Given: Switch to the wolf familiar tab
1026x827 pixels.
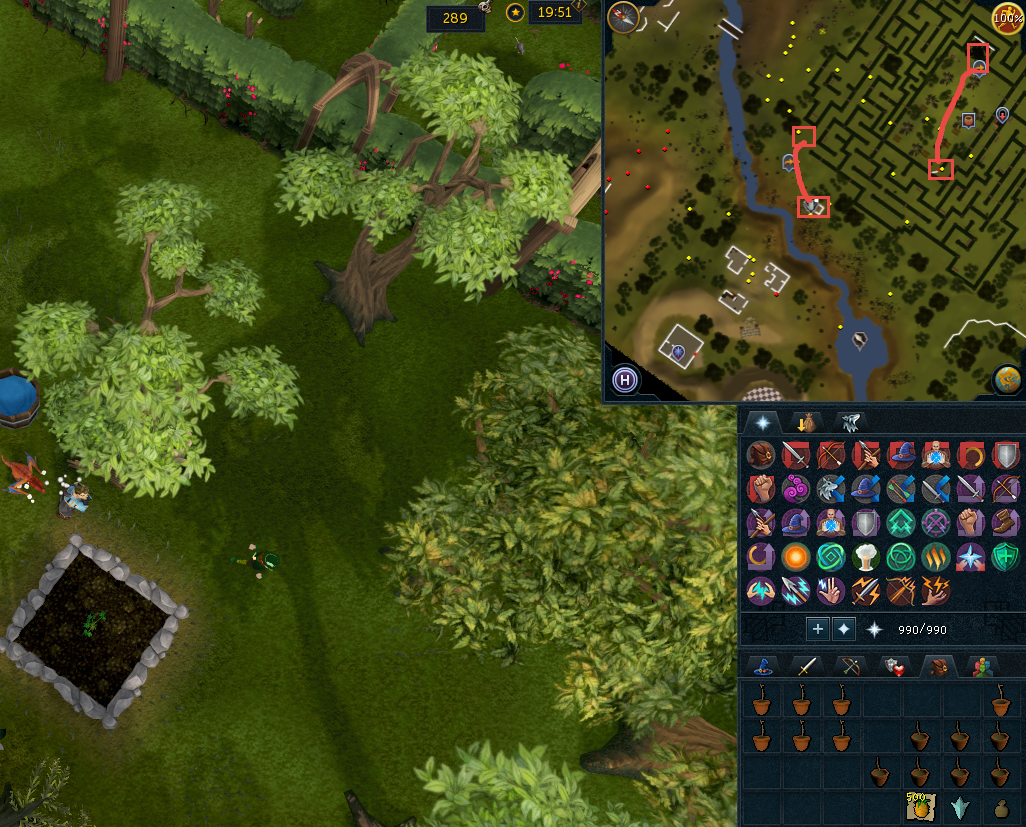Looking at the screenshot, I should (850, 422).
